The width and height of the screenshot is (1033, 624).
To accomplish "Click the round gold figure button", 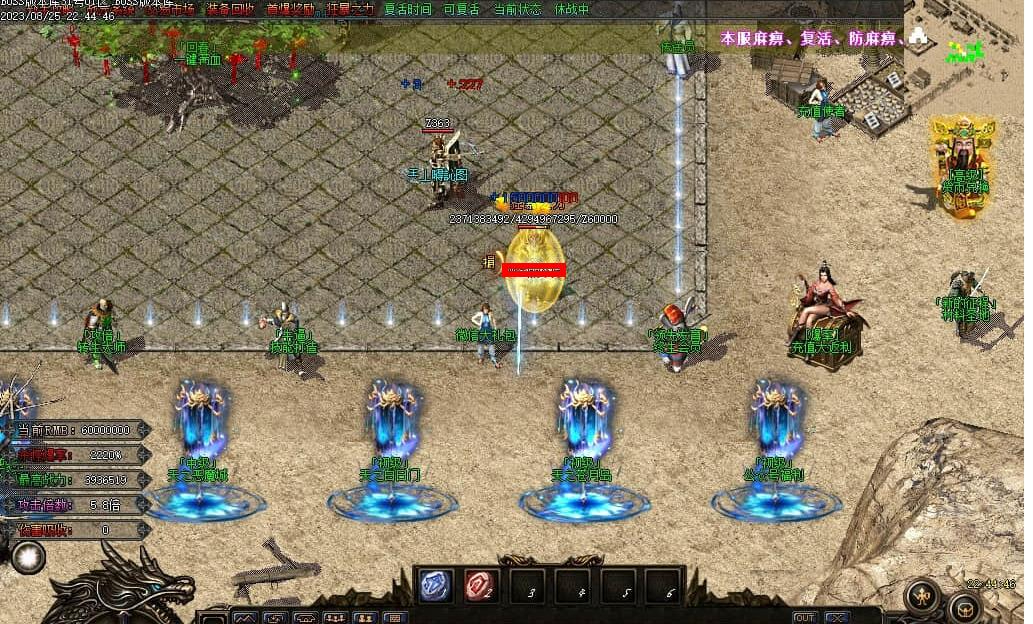I will point(922,597).
